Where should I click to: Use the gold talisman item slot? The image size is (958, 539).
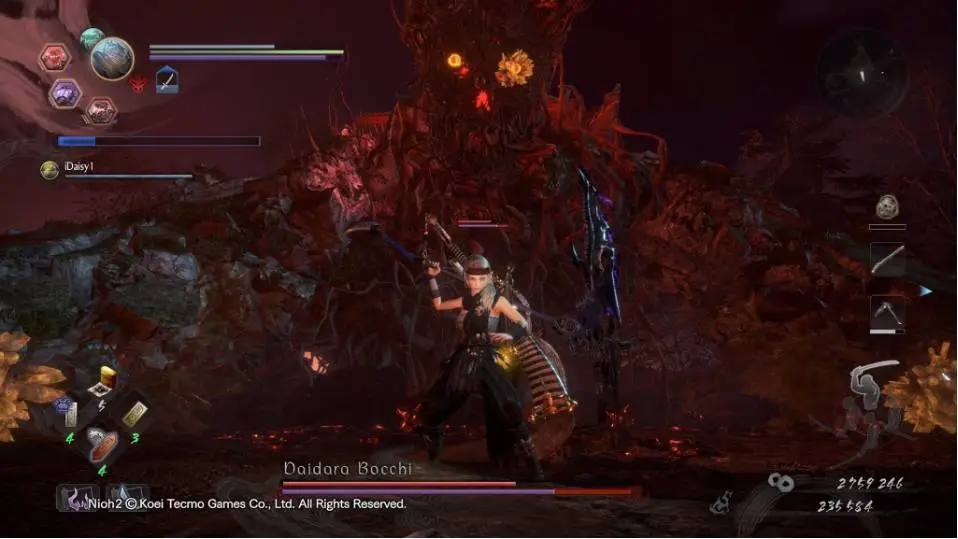click(x=135, y=412)
